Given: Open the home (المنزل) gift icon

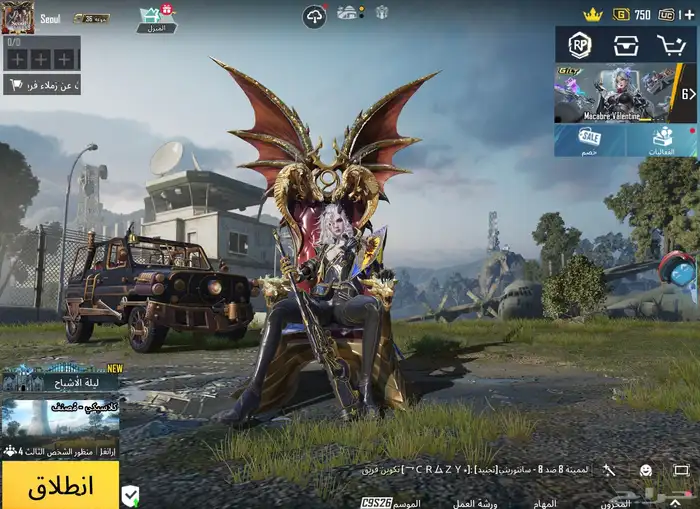Looking at the screenshot, I should [x=155, y=17].
